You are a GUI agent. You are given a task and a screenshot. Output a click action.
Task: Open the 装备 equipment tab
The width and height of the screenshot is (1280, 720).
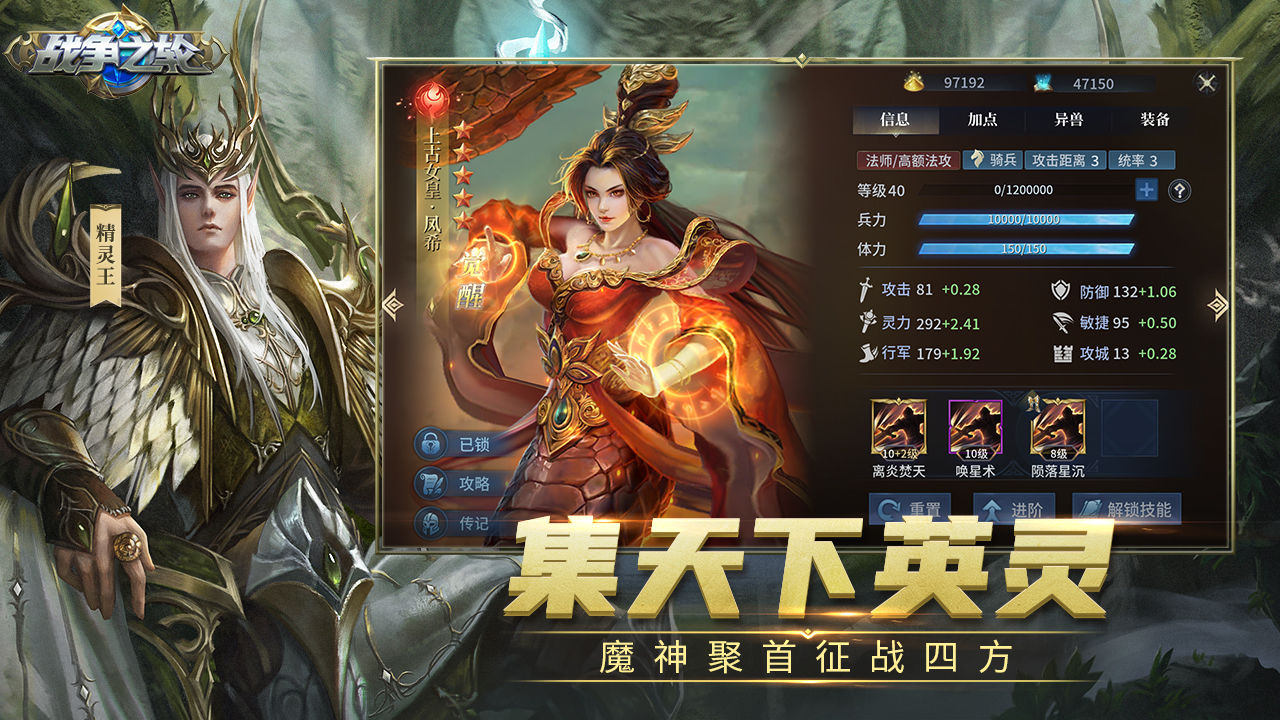[1157, 119]
